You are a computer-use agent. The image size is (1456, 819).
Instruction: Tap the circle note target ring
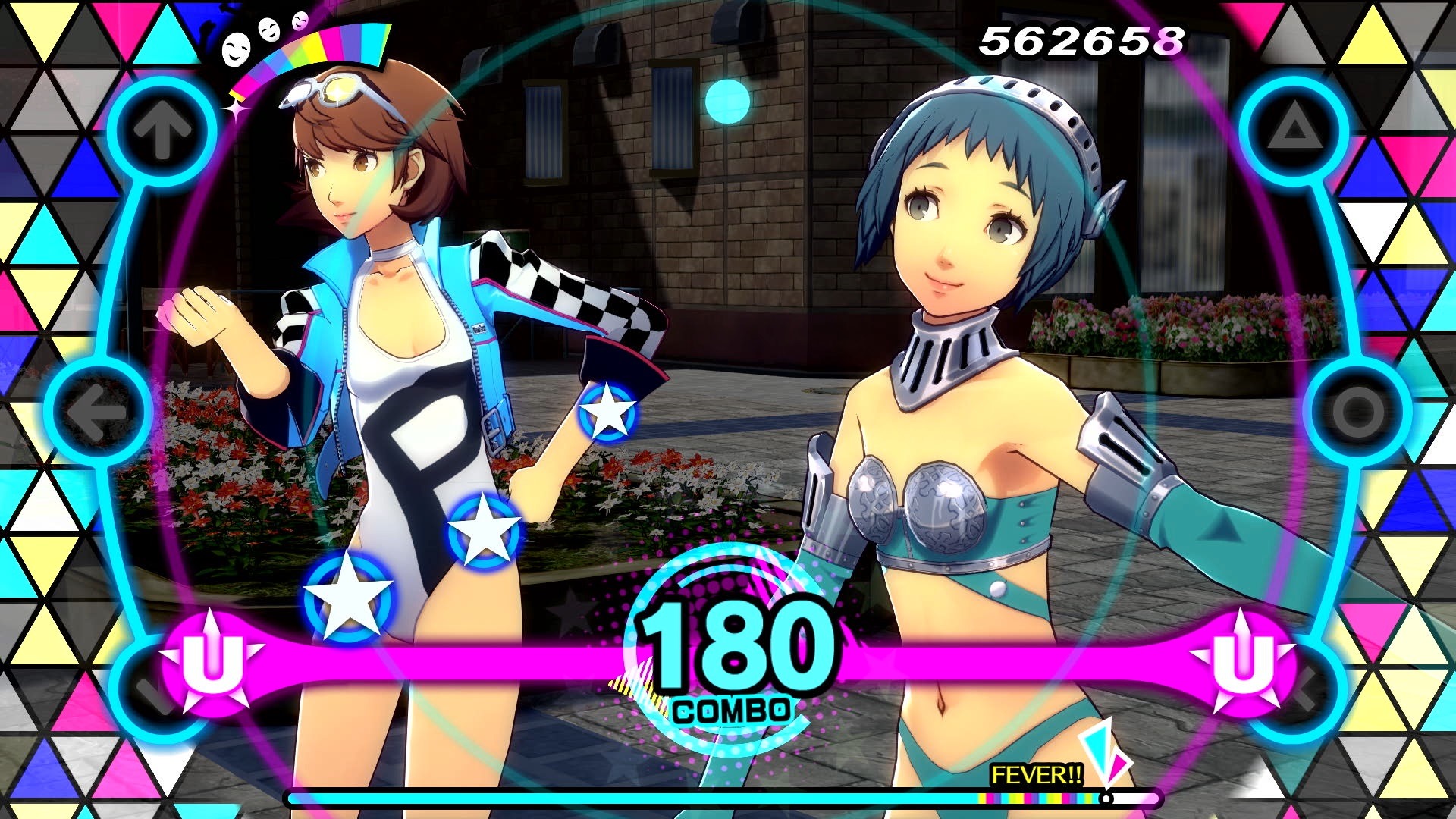(x=1357, y=412)
